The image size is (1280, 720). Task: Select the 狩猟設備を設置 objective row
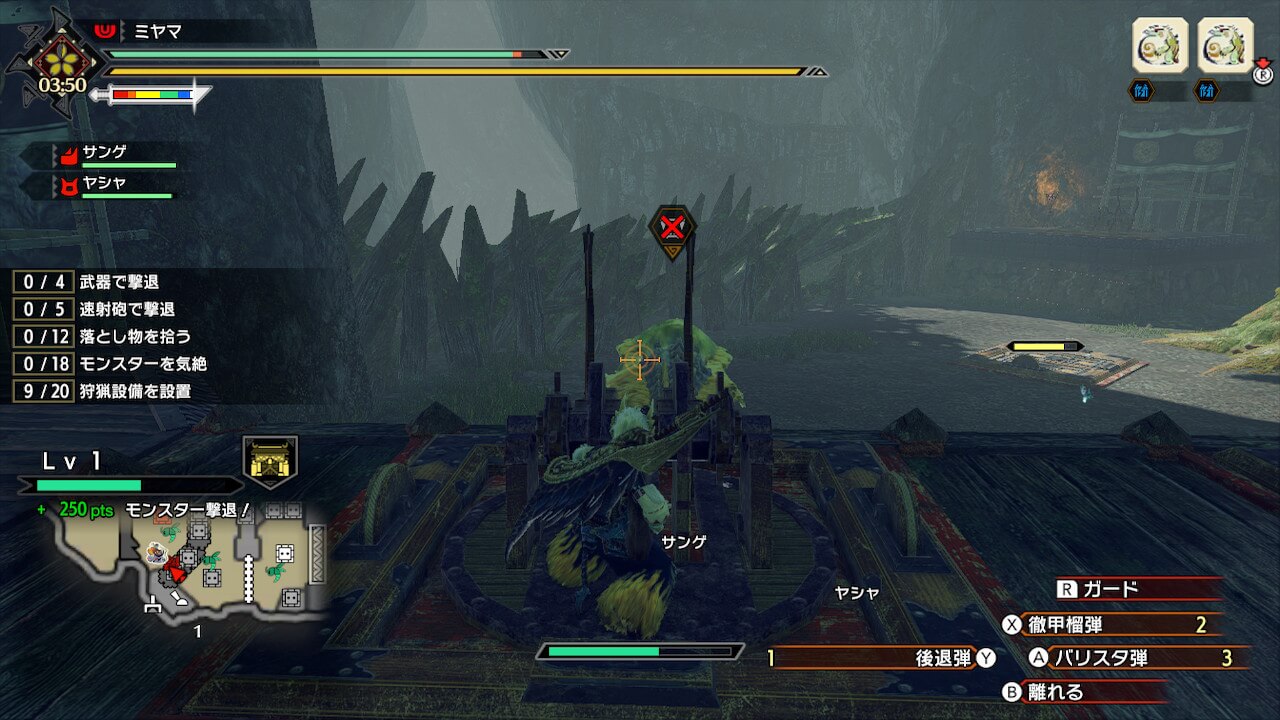click(134, 391)
